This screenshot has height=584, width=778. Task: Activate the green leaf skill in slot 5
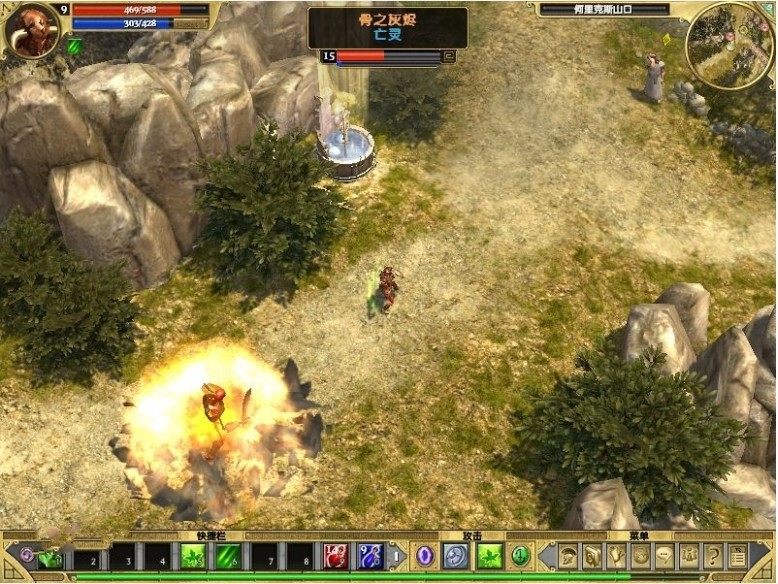[x=192, y=556]
